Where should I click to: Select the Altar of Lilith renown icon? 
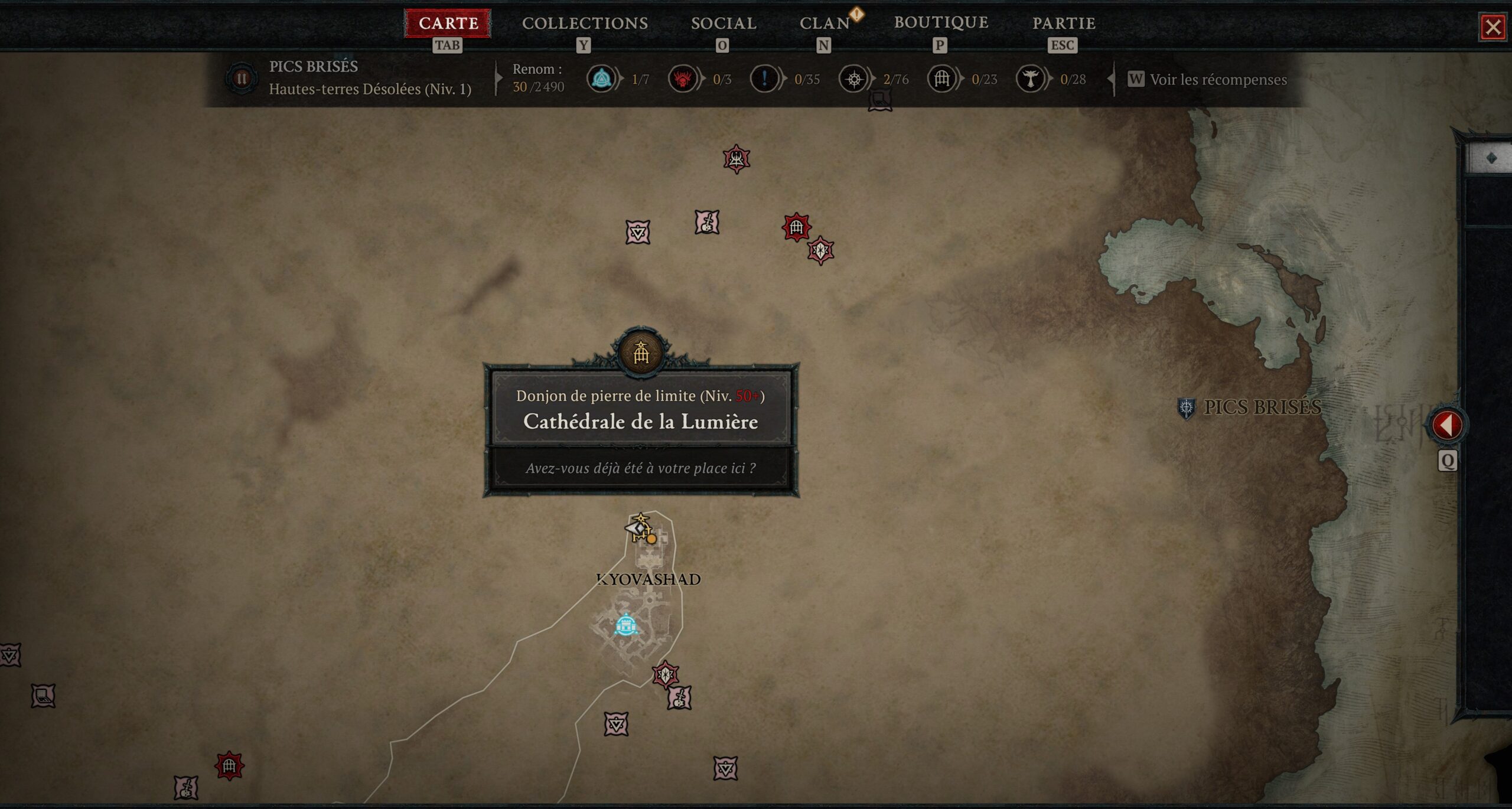1031,79
